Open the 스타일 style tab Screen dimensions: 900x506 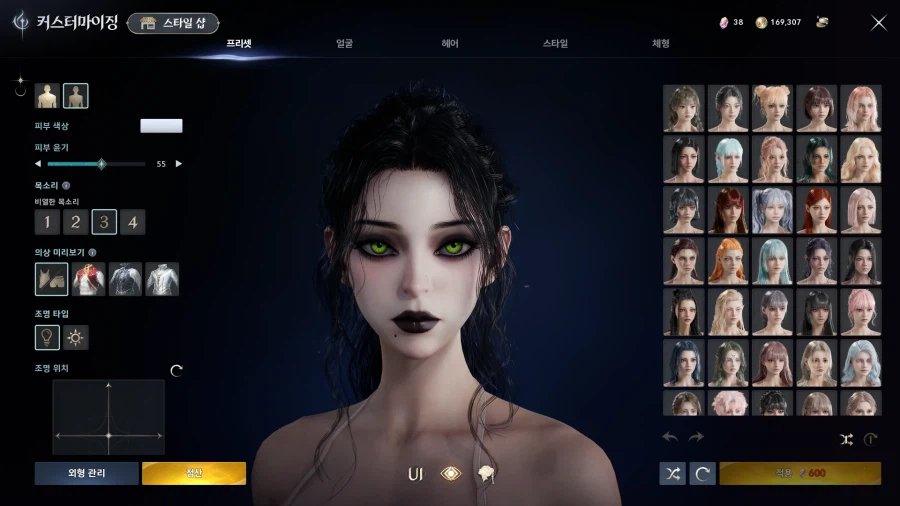[x=555, y=44]
